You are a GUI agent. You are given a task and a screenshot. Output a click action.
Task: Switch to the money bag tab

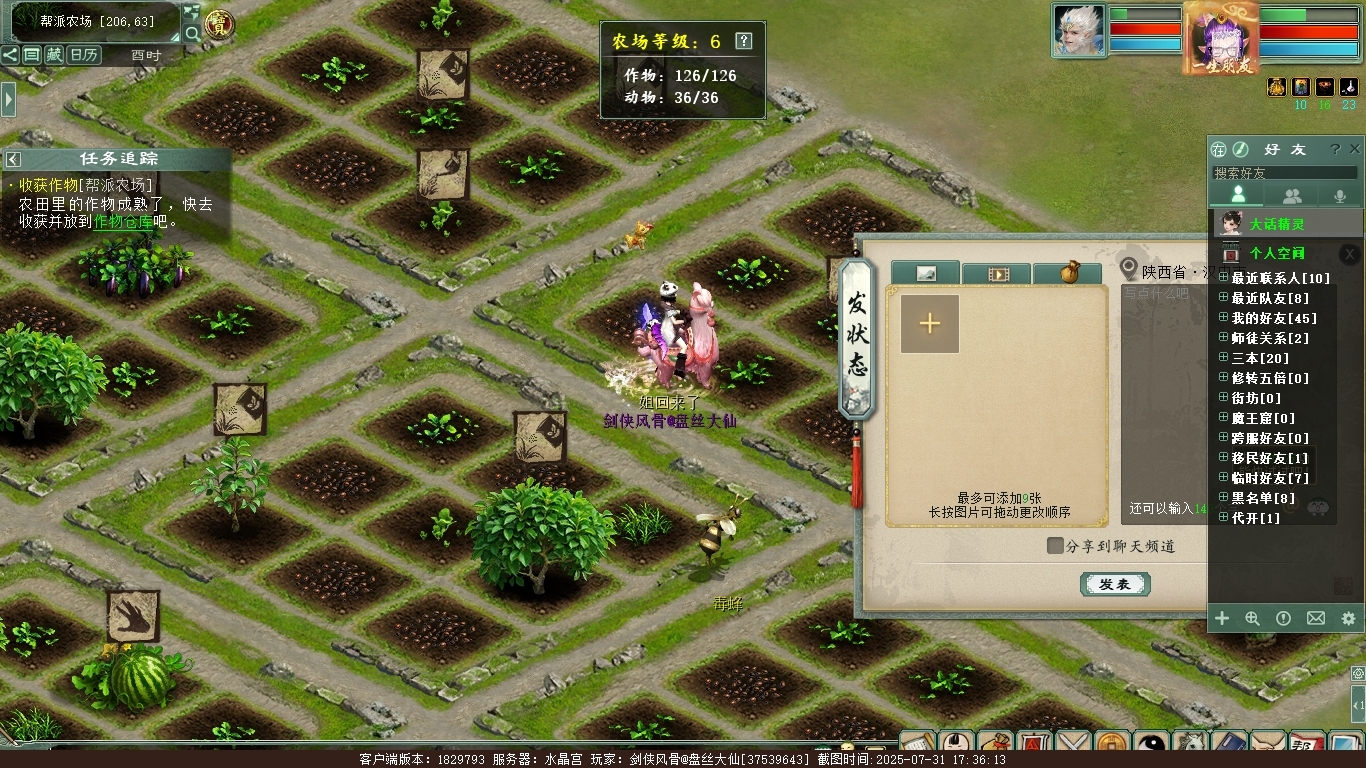(x=1068, y=273)
